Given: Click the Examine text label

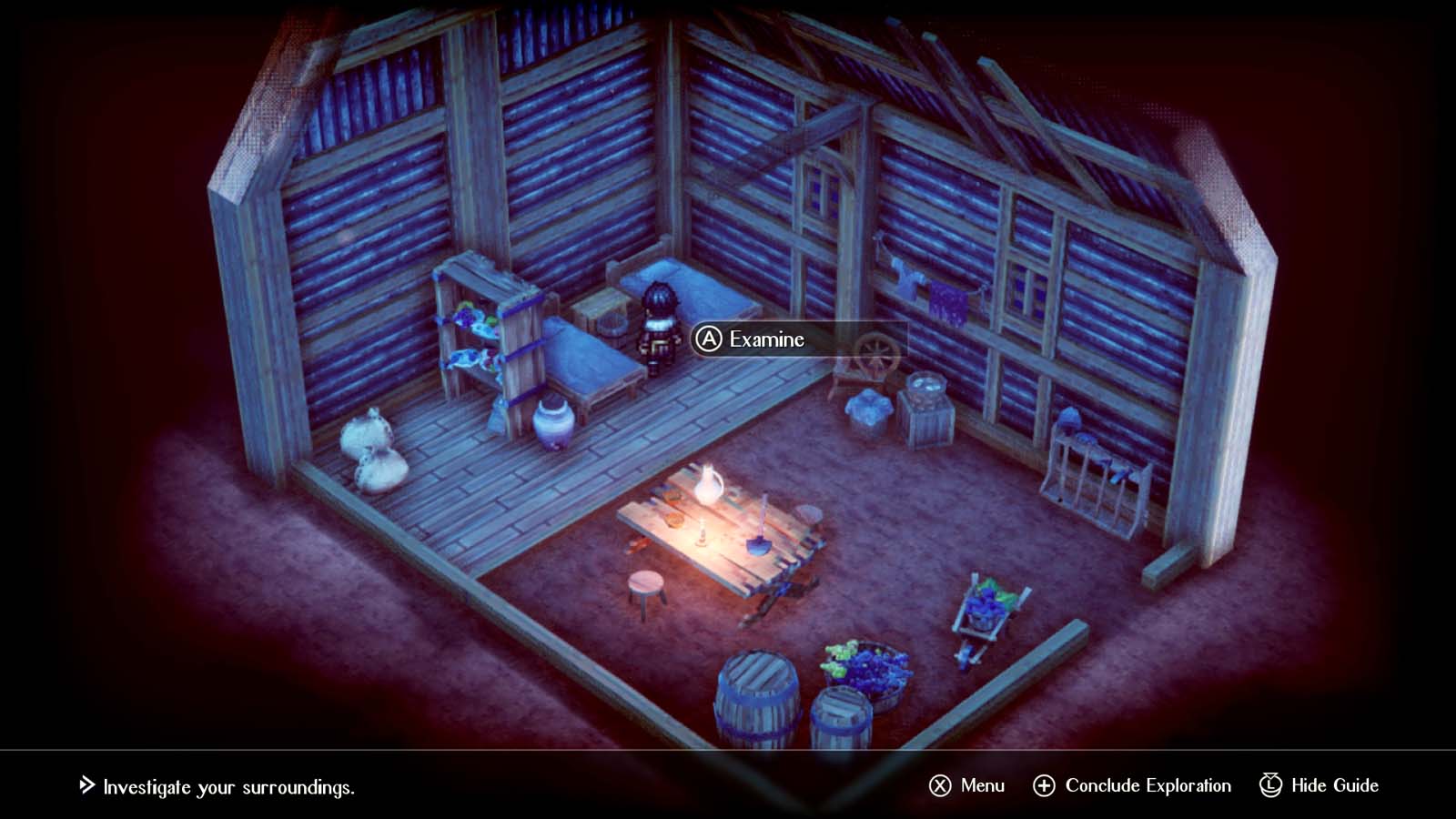Looking at the screenshot, I should [764, 339].
